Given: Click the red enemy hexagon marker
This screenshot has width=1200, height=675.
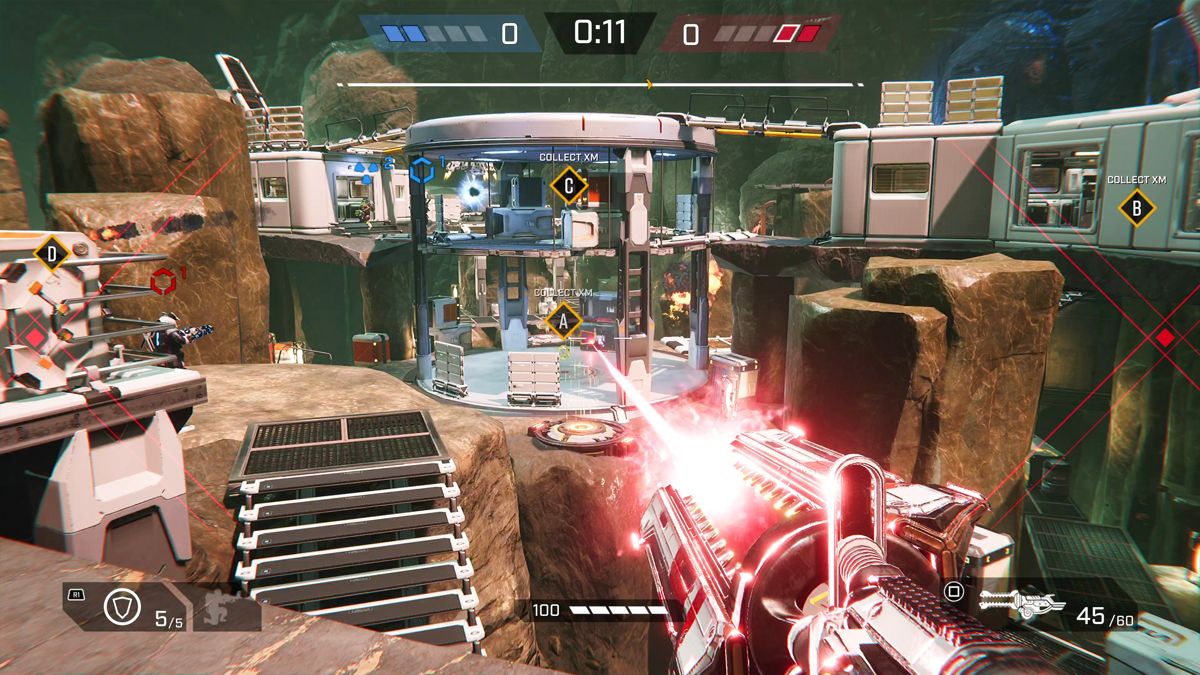Looking at the screenshot, I should (164, 282).
